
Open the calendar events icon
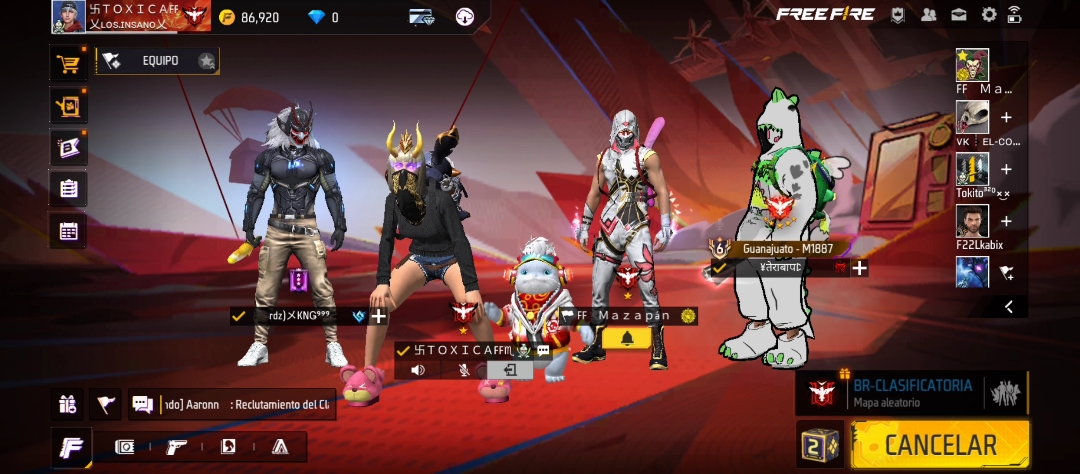pos(68,231)
